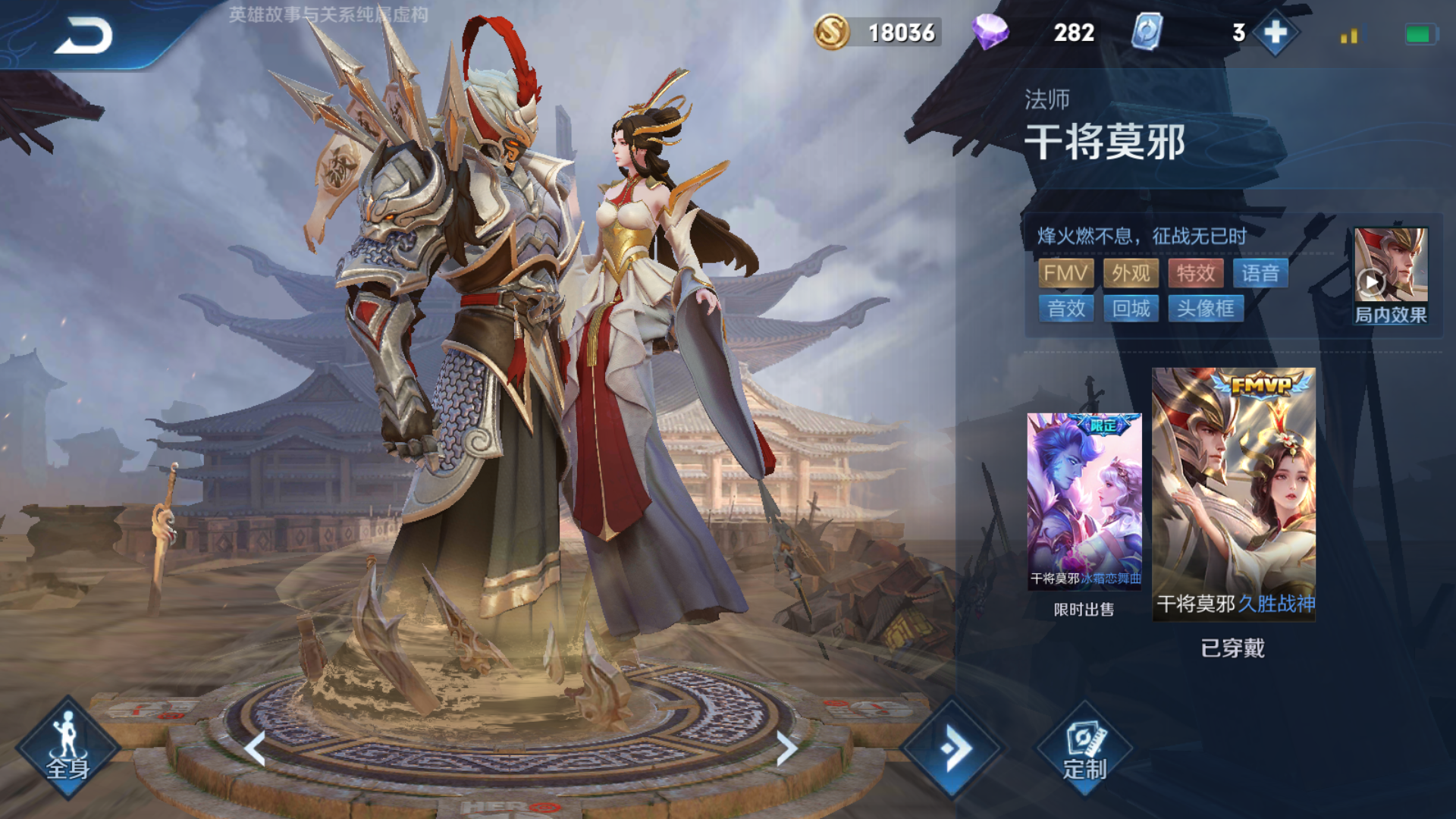Click the blue coupon ticket icon
Image resolution: width=1456 pixels, height=819 pixels.
pyautogui.click(x=1147, y=33)
